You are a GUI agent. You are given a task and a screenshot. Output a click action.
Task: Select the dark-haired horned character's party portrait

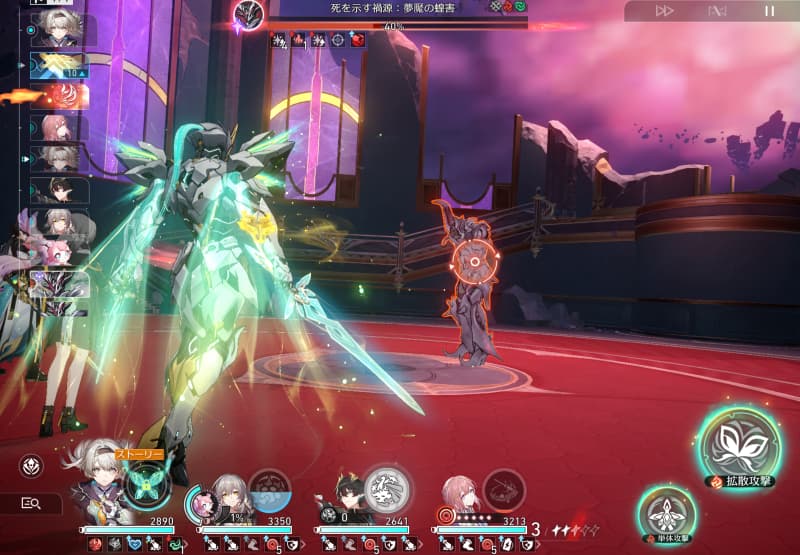click(344, 497)
